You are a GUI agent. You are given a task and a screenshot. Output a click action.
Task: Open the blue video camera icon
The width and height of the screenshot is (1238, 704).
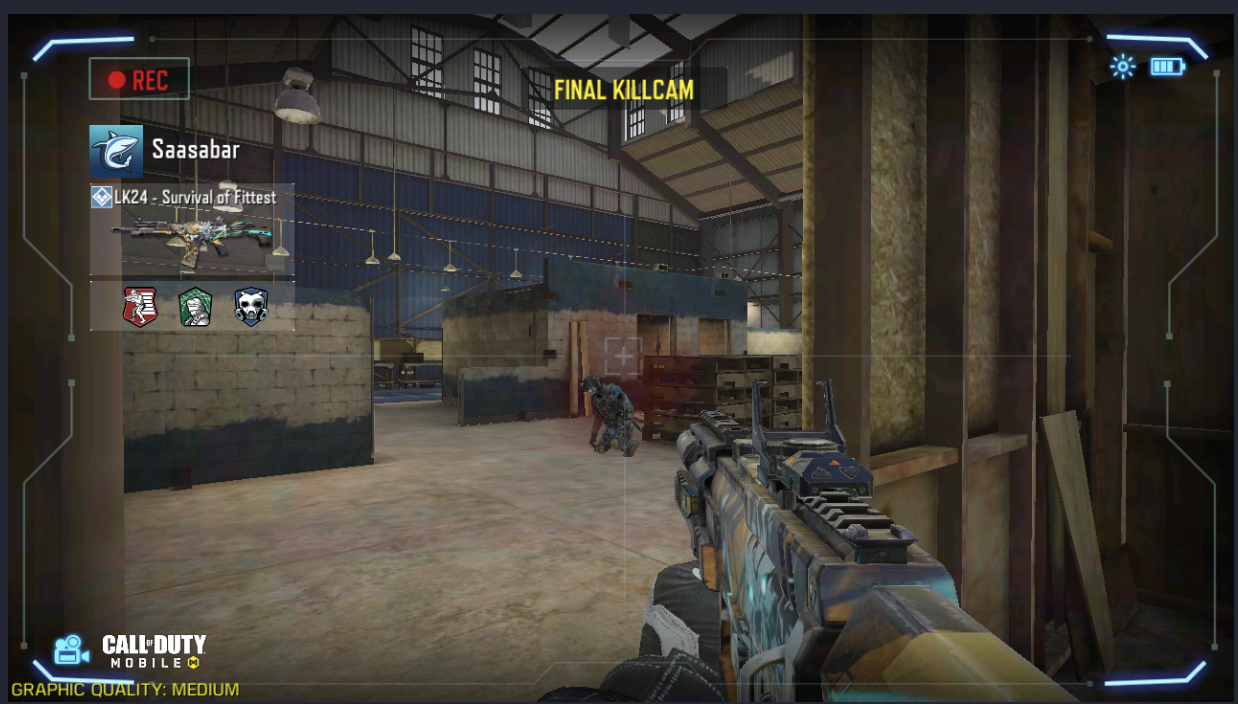[x=71, y=650]
